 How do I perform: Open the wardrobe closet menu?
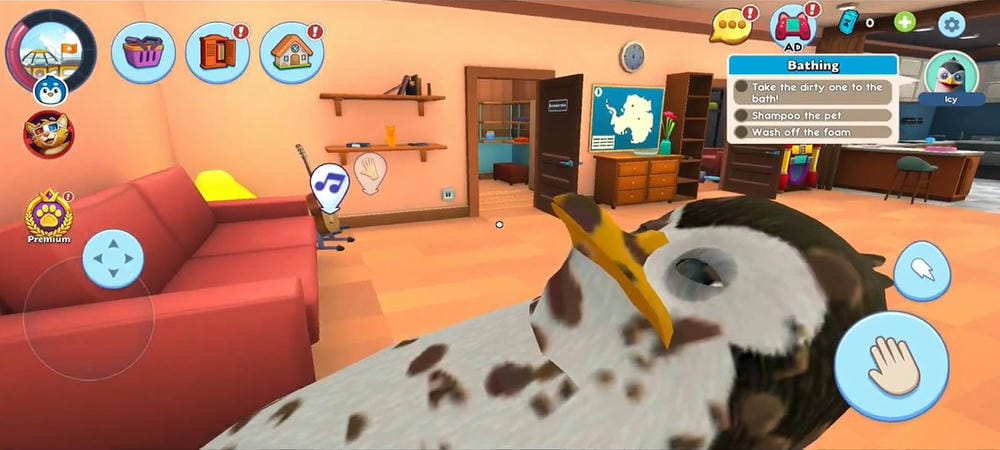point(217,52)
